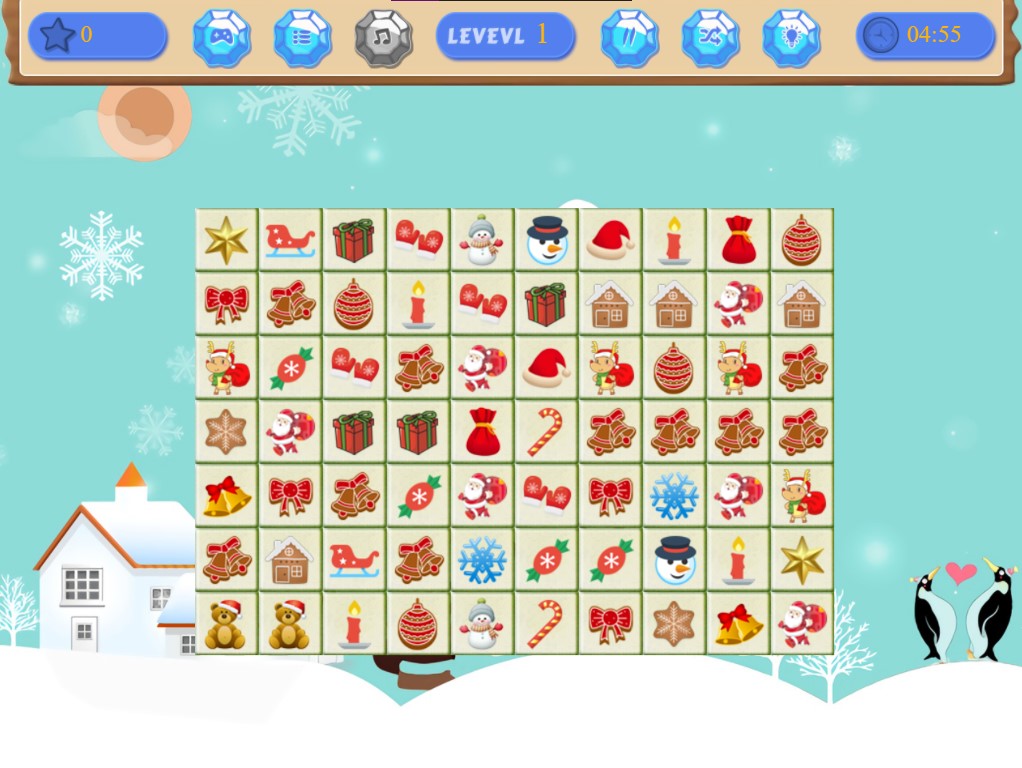Open the list menu button
Viewport: 1022px width, 768px height.
[302, 38]
